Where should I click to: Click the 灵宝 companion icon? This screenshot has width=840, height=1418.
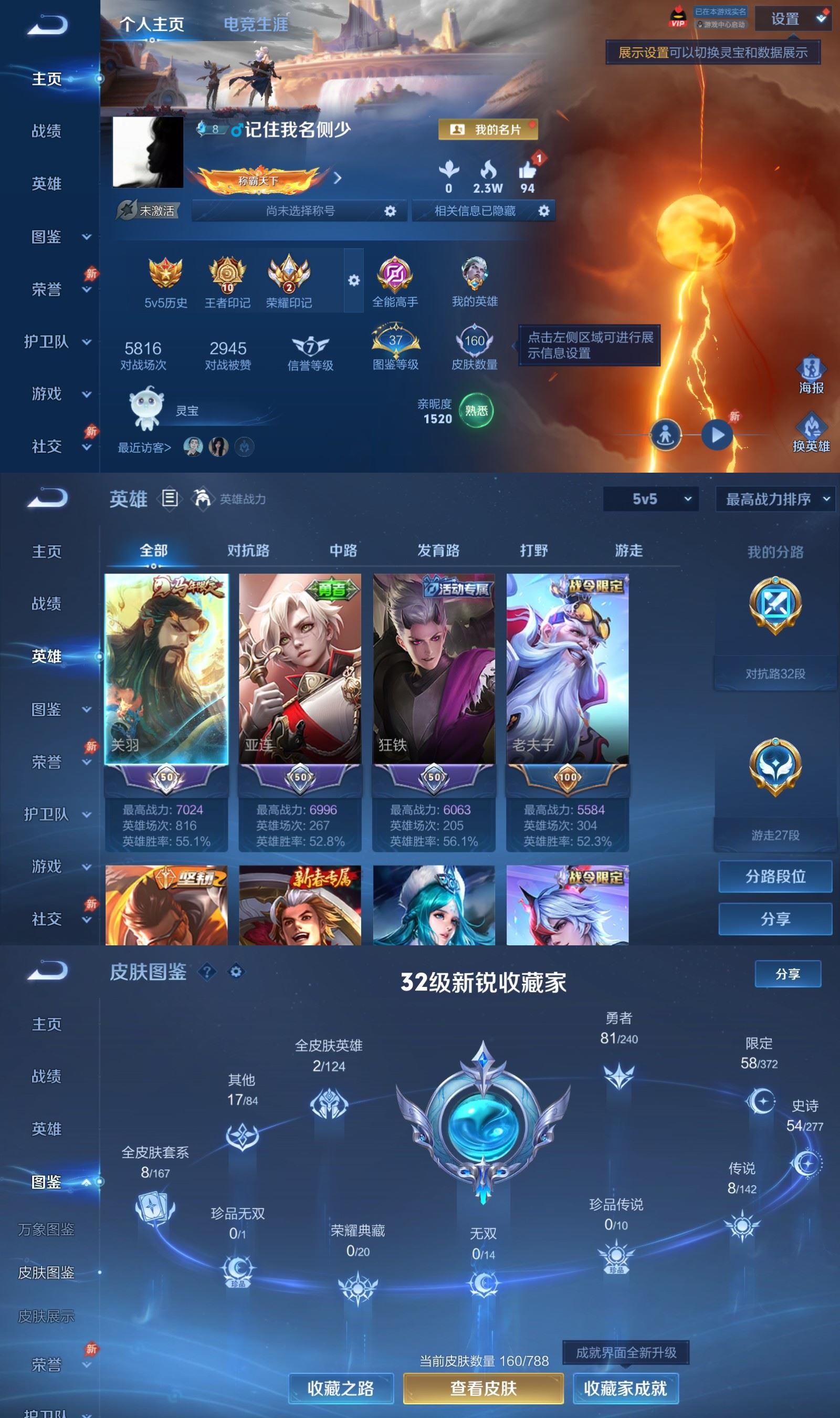click(x=145, y=410)
